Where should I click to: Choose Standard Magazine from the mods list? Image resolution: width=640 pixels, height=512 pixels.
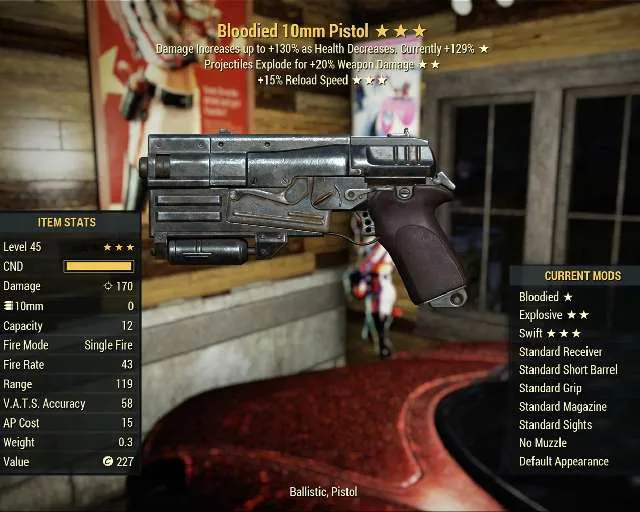(562, 407)
